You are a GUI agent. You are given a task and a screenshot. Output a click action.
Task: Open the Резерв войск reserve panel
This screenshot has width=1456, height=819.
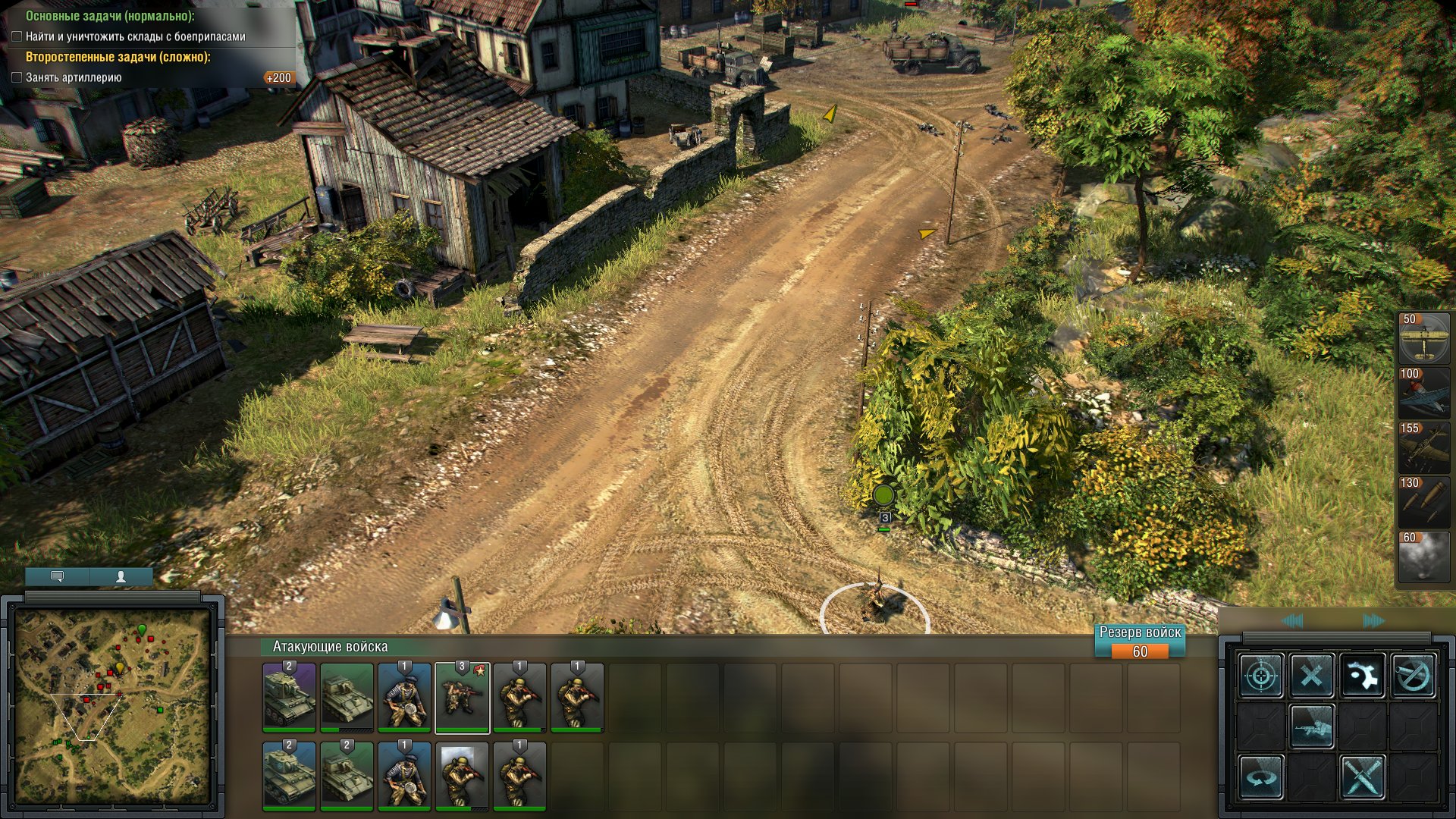tap(1140, 642)
